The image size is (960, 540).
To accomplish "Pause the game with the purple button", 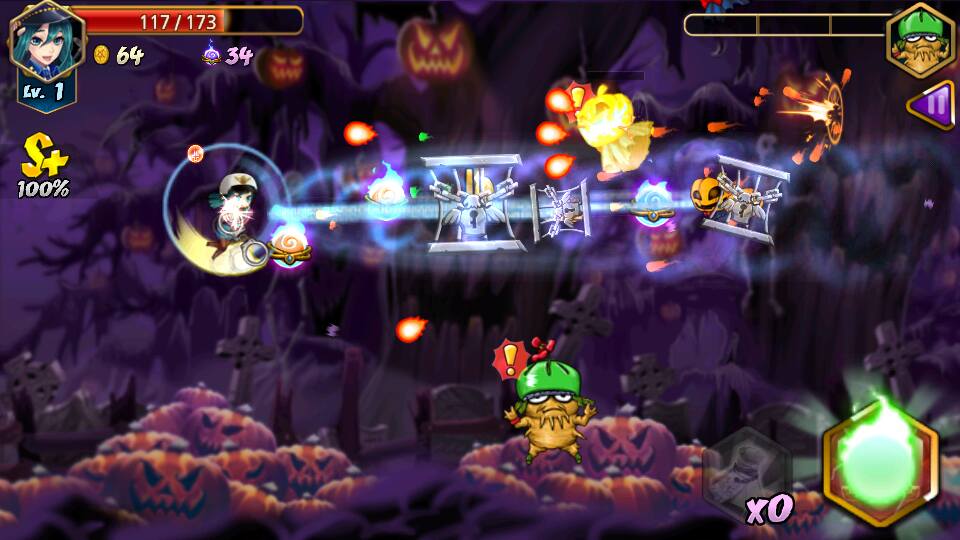I will (x=932, y=104).
